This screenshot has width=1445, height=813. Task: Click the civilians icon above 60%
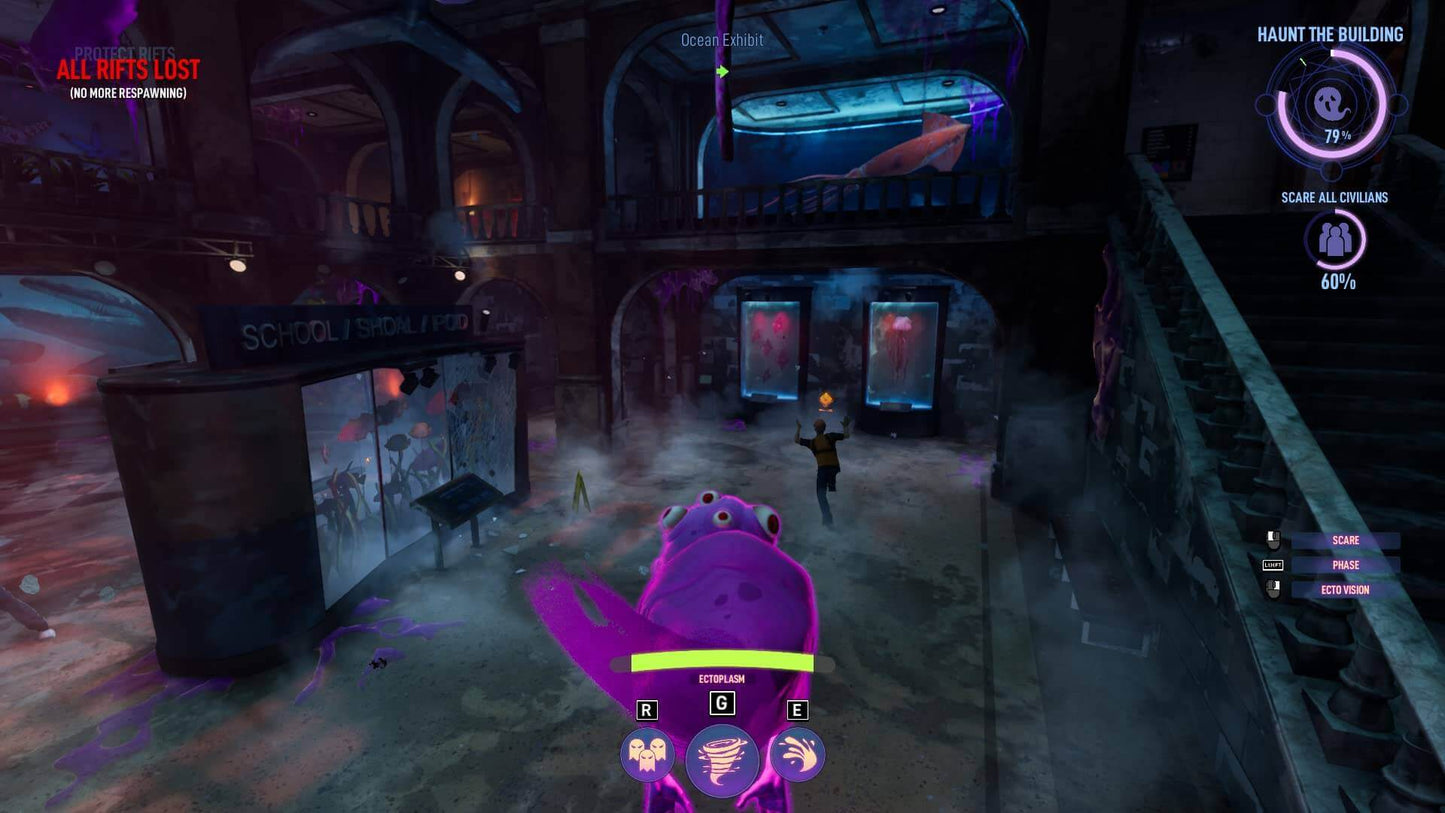tap(1333, 239)
